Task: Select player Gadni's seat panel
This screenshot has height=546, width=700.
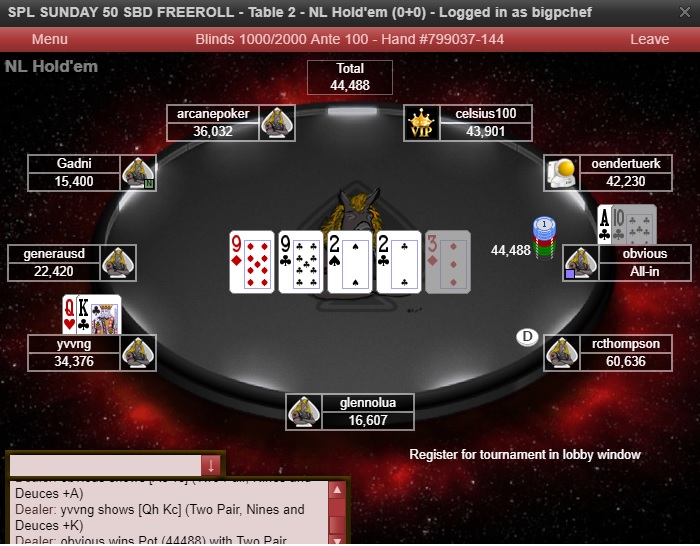Action: [x=75, y=172]
